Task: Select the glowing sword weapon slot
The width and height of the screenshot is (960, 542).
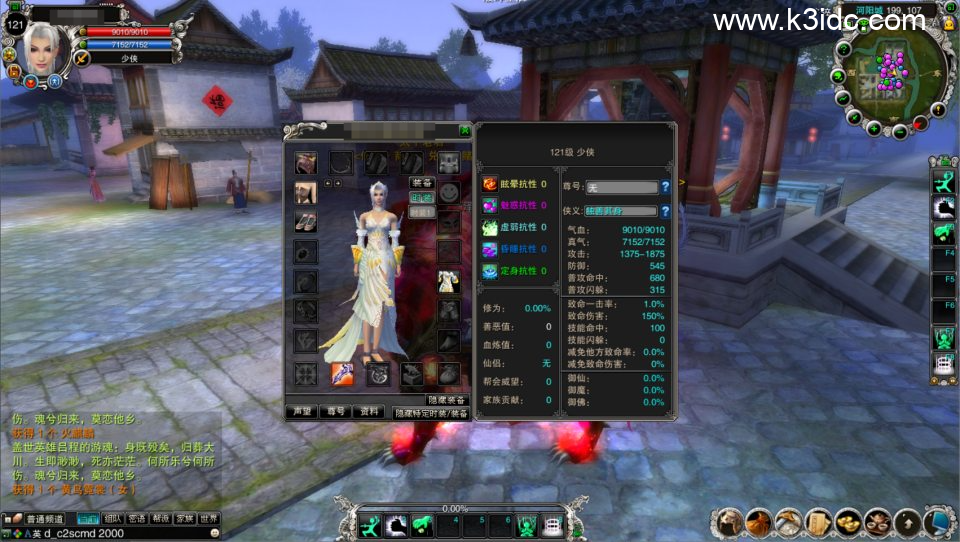Action: click(341, 374)
